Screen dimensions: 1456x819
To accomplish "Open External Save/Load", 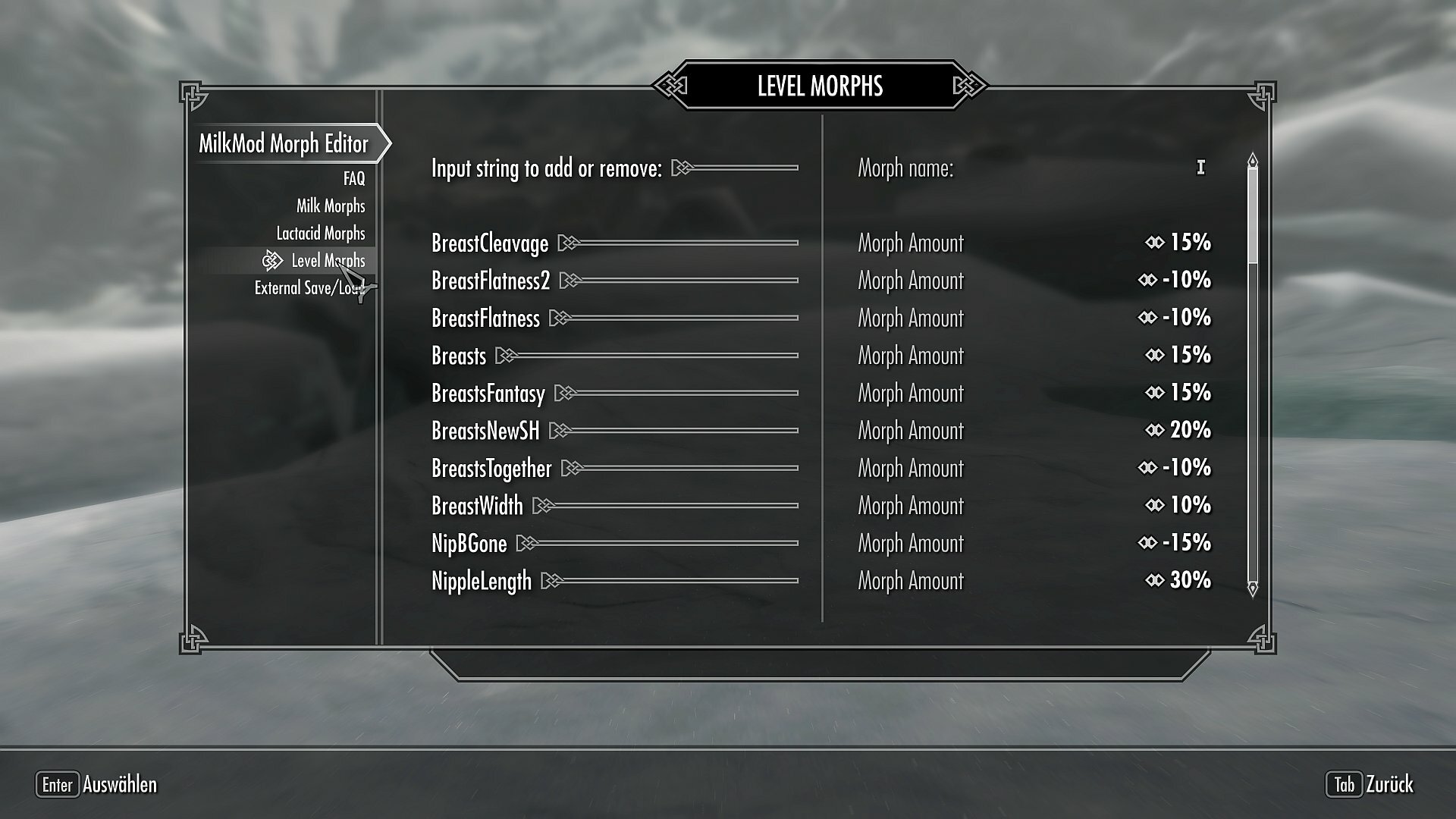I will coord(311,288).
